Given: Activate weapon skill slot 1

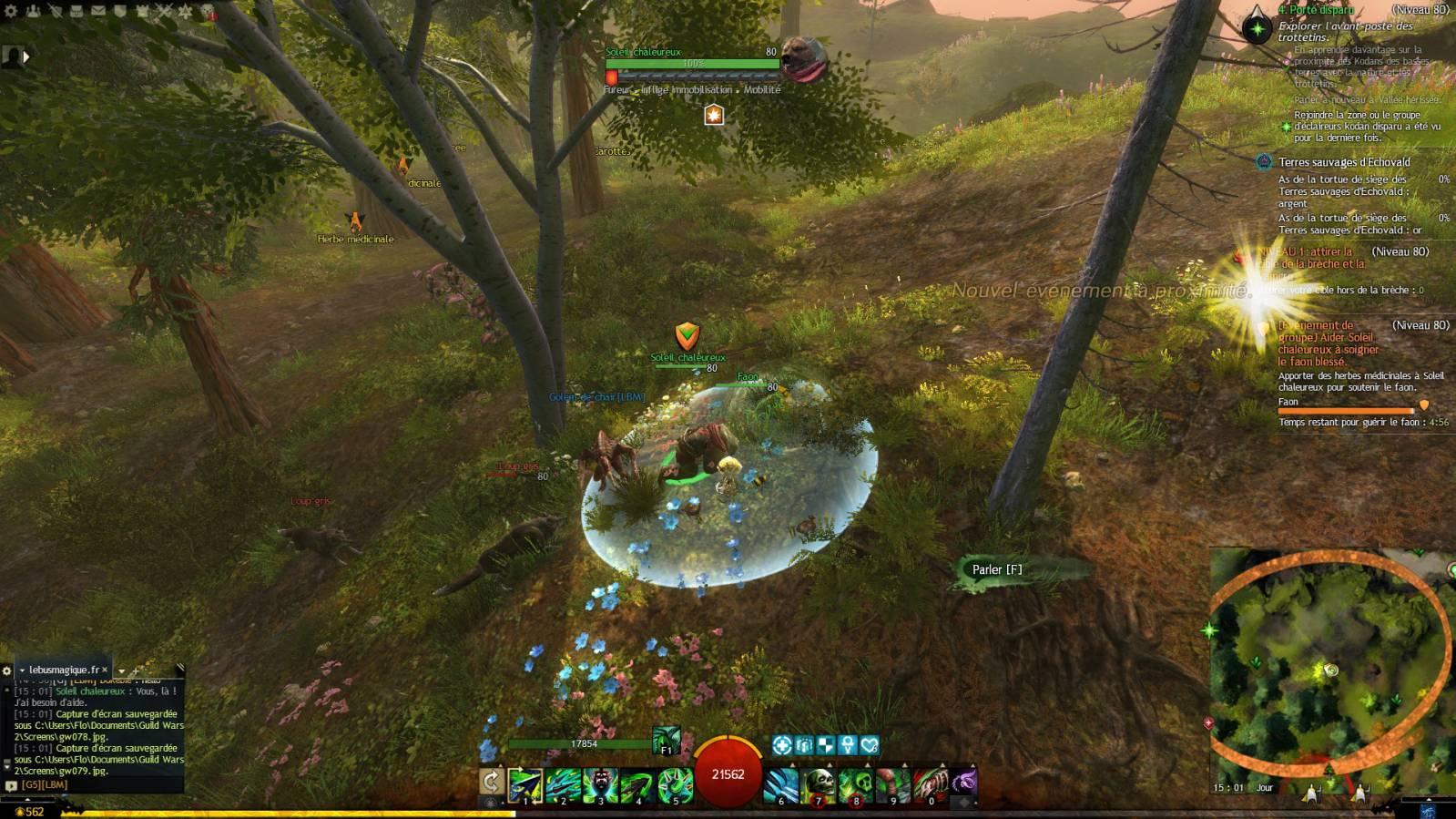Looking at the screenshot, I should pos(525,785).
